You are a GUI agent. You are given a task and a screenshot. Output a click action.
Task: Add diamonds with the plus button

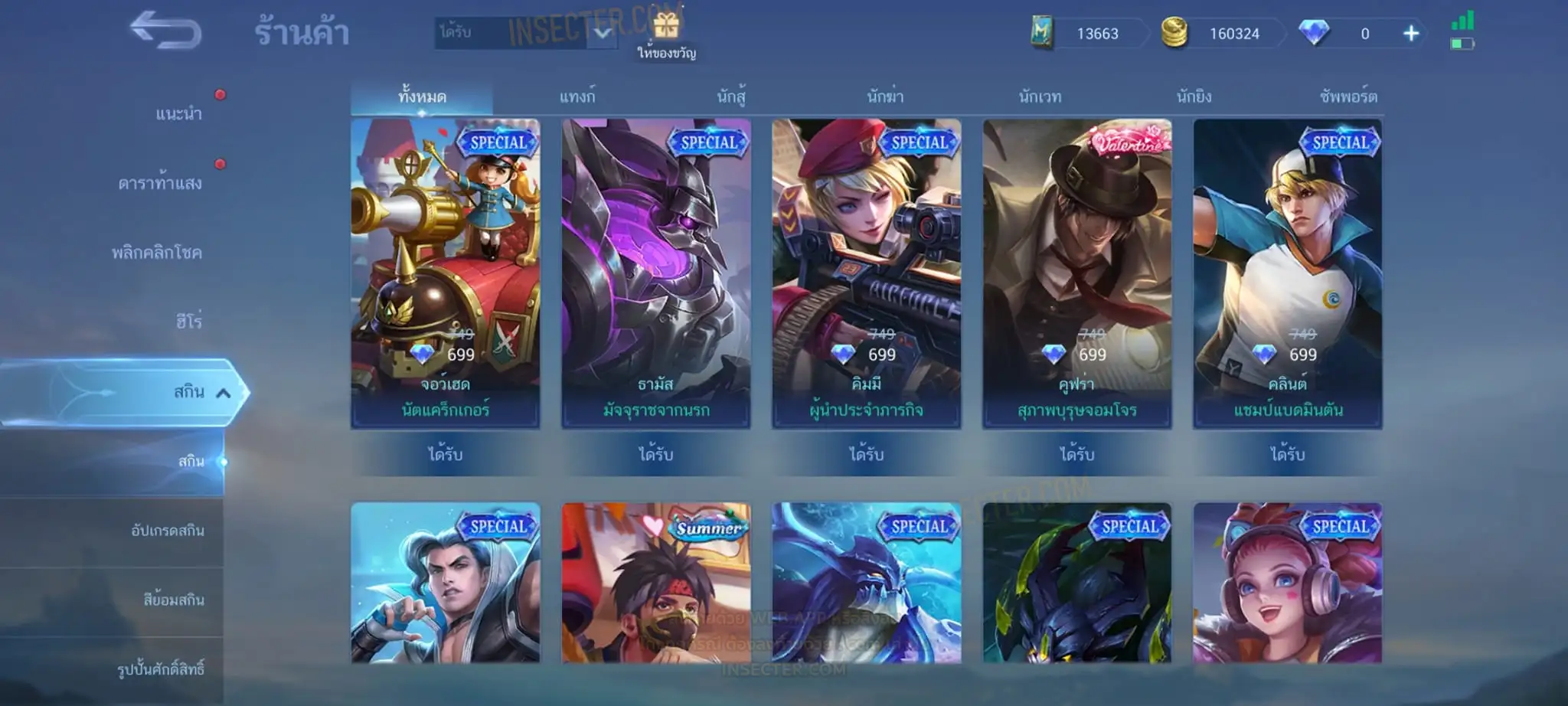tap(1410, 34)
